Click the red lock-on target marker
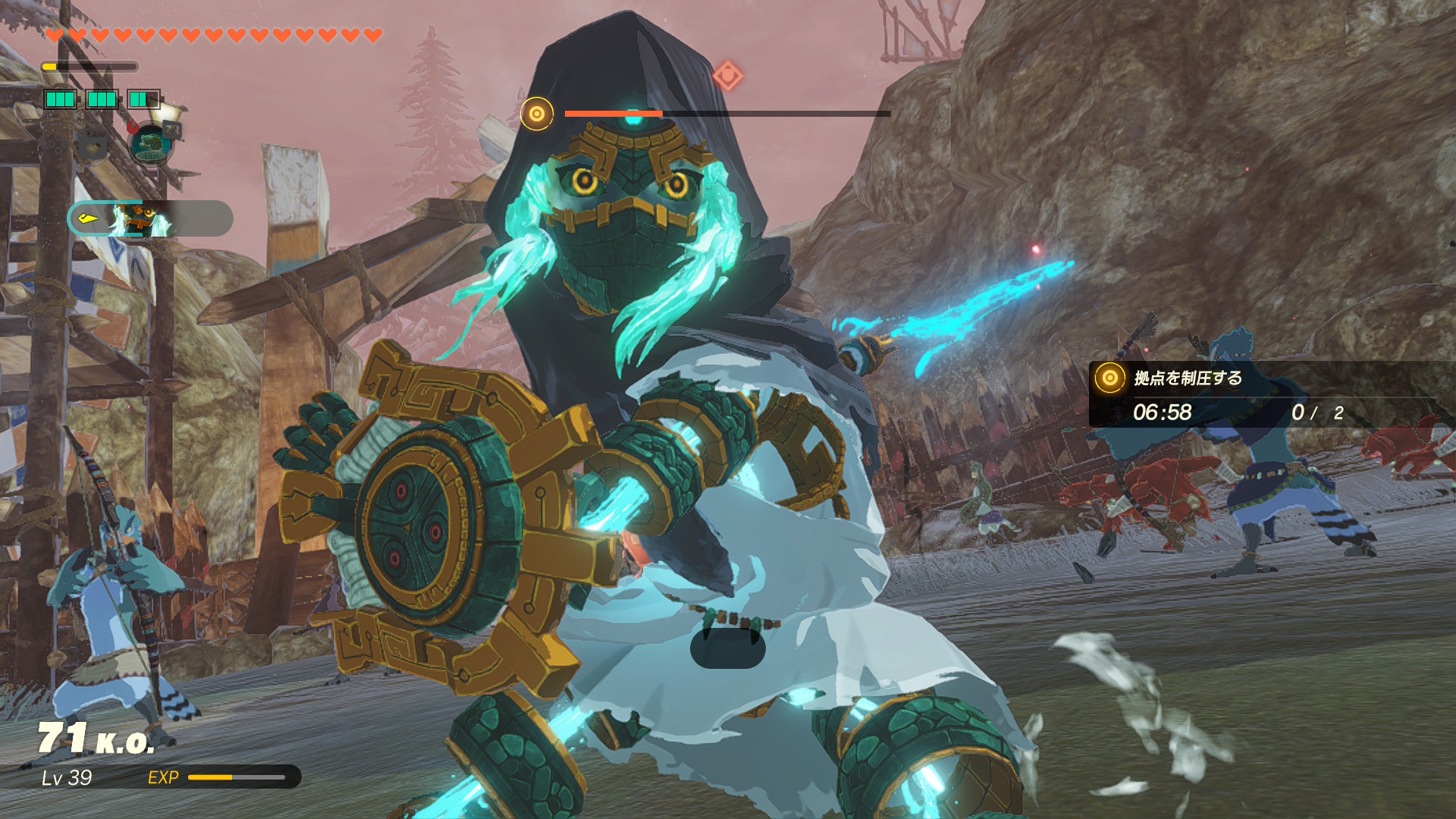The width and height of the screenshot is (1456, 819). pos(727,76)
